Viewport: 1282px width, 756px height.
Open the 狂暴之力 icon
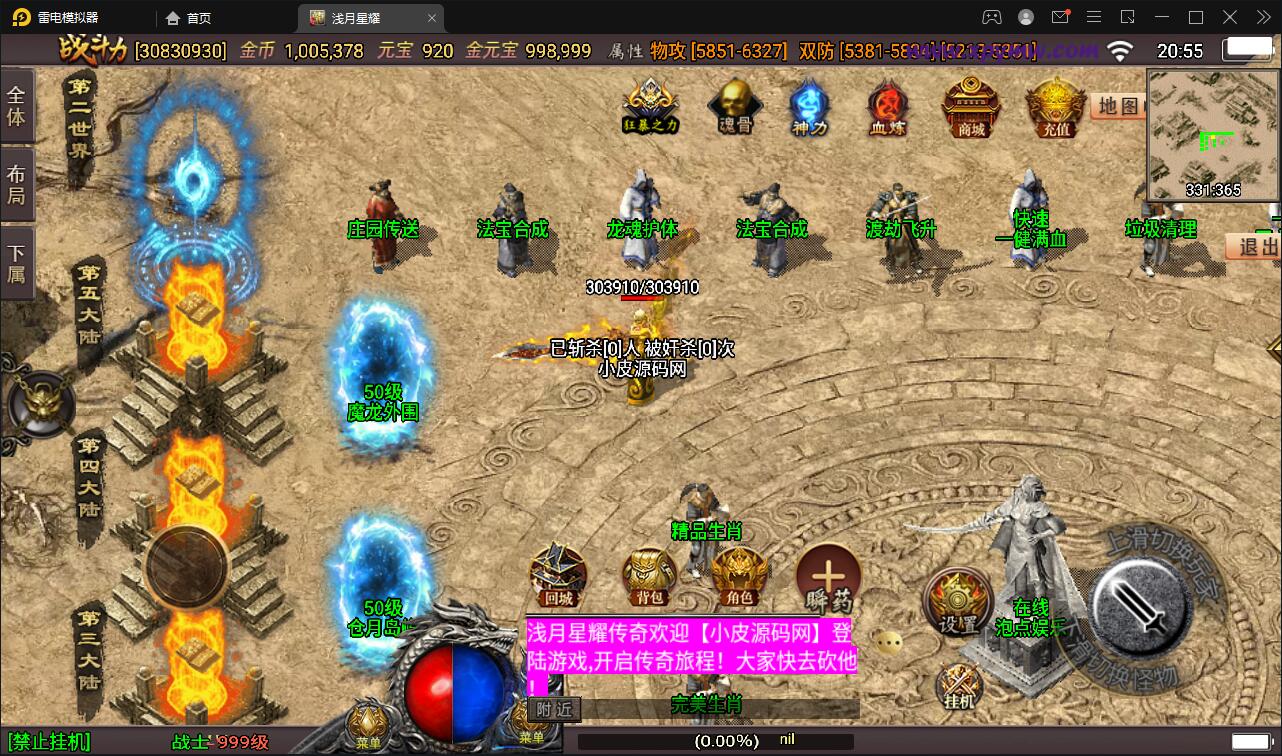point(651,104)
